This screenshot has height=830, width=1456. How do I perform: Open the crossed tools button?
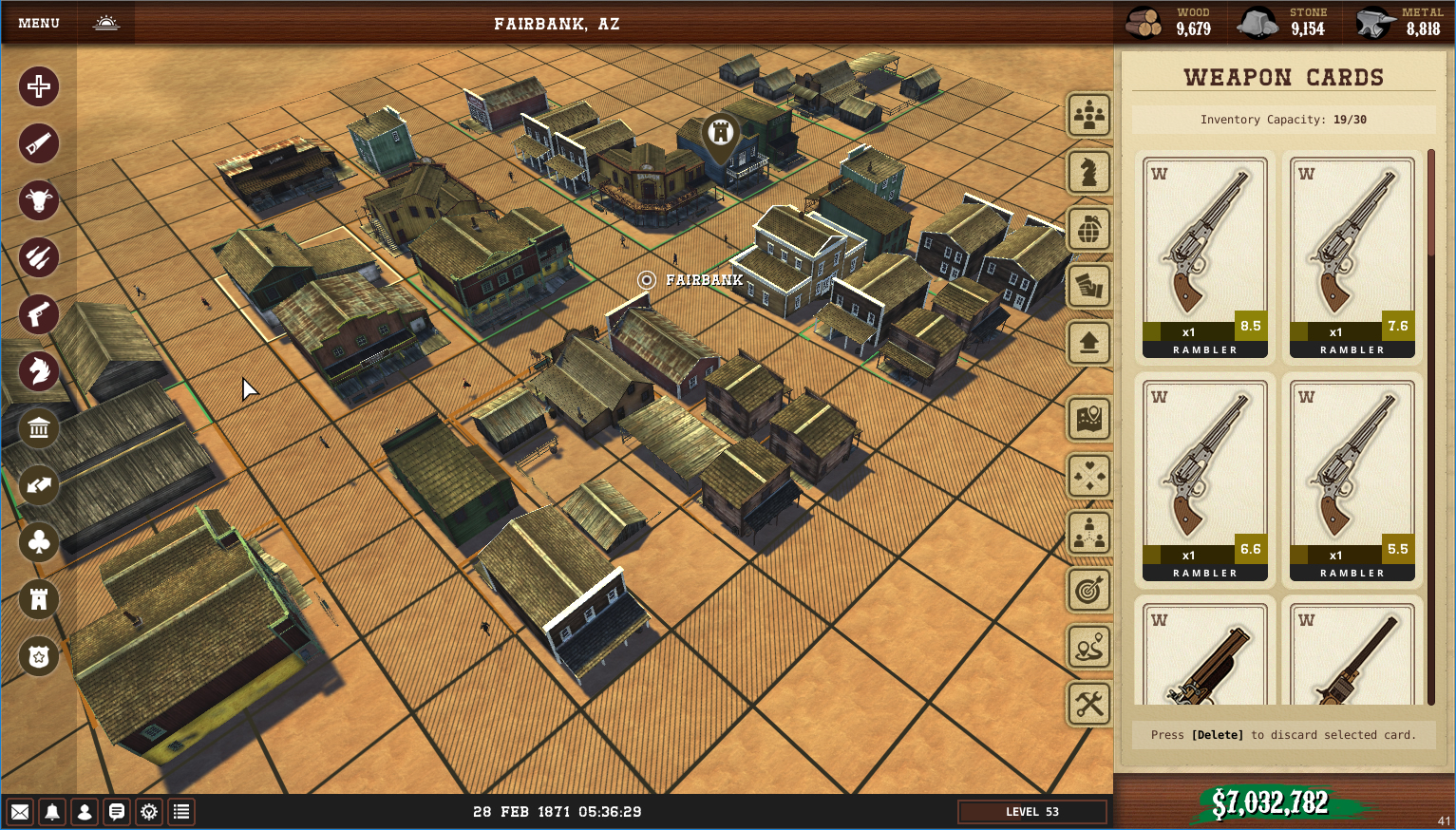[1089, 704]
